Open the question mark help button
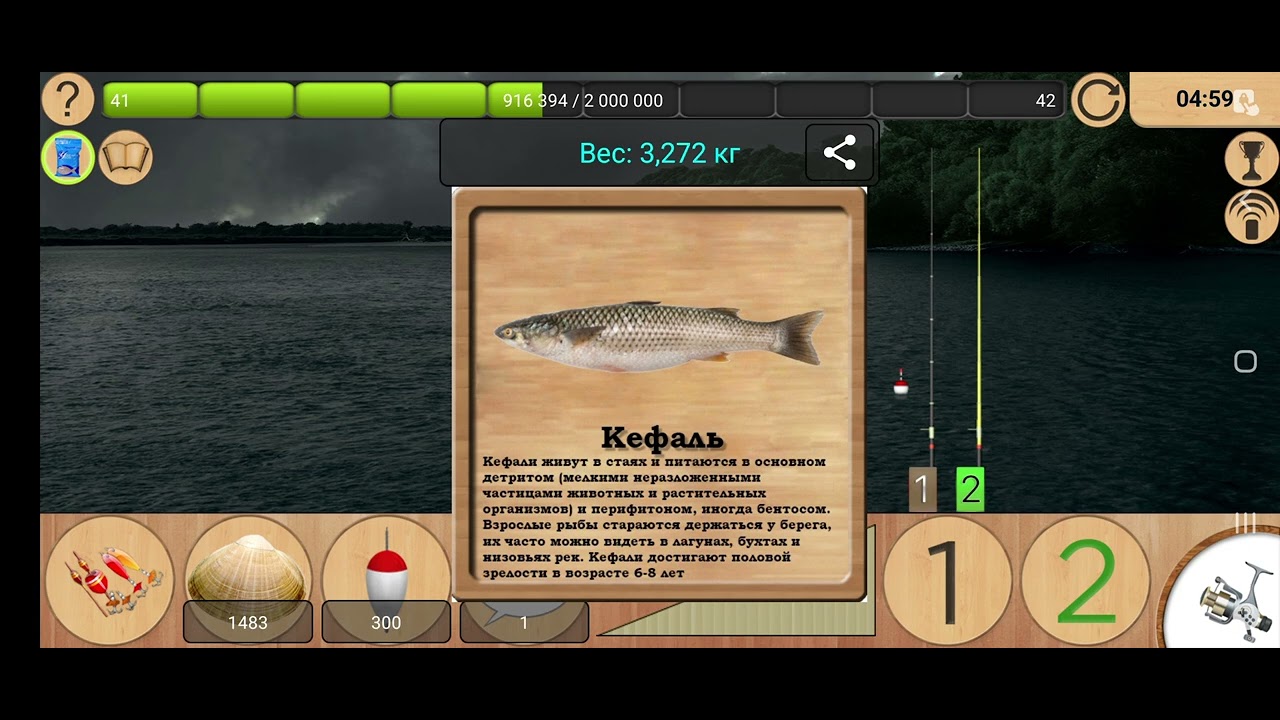This screenshot has height=720, width=1280. coord(67,100)
